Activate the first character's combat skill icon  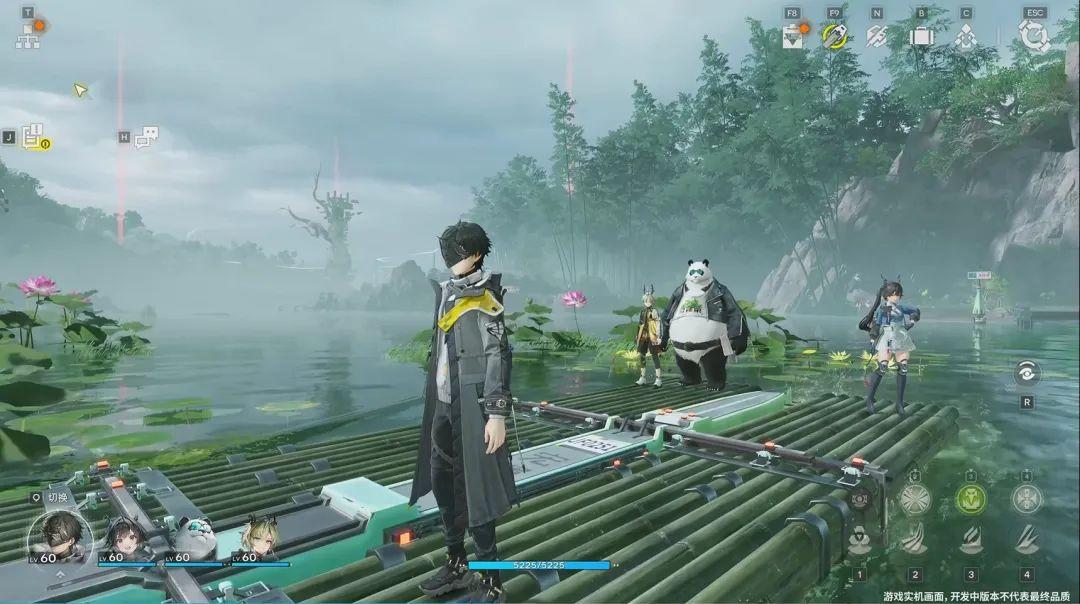(x=859, y=541)
